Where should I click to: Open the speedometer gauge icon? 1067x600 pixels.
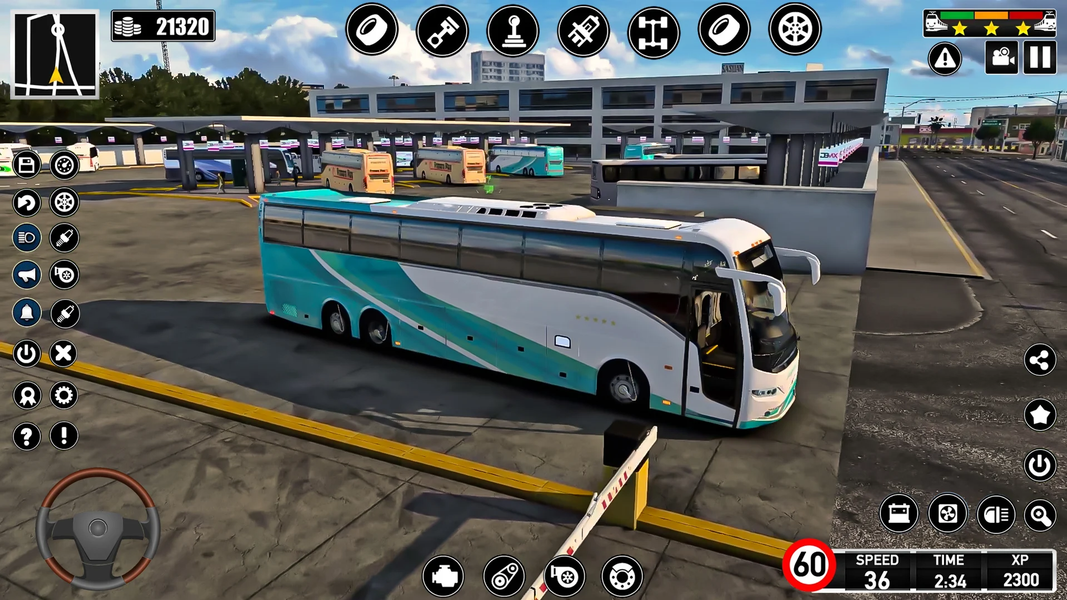click(x=64, y=165)
